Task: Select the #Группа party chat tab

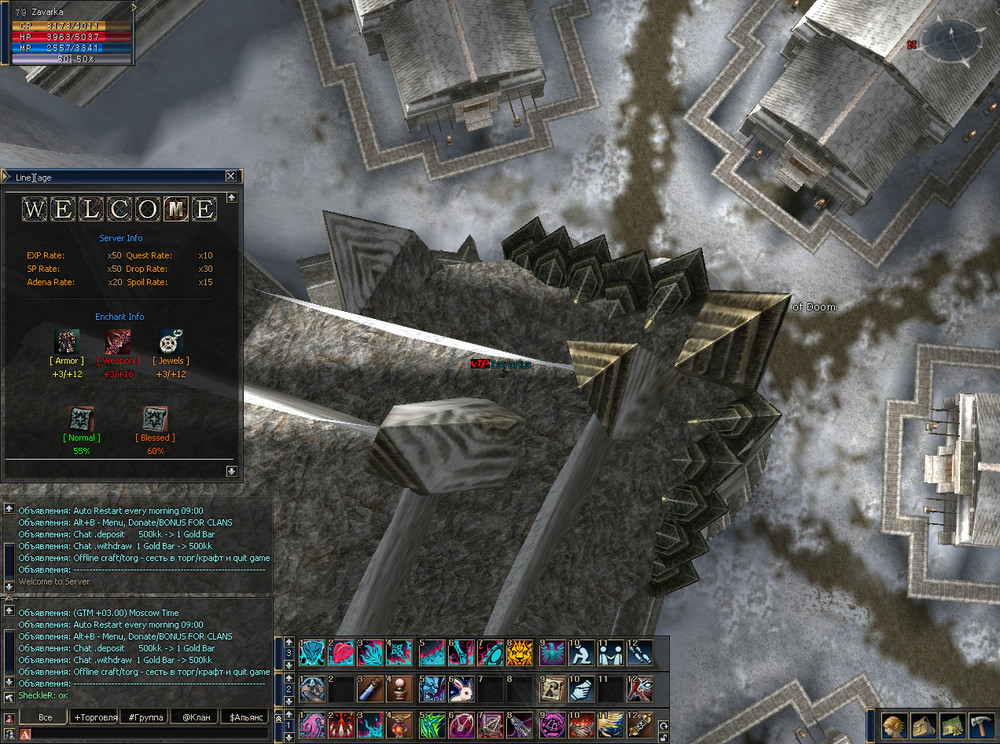Action: point(145,717)
